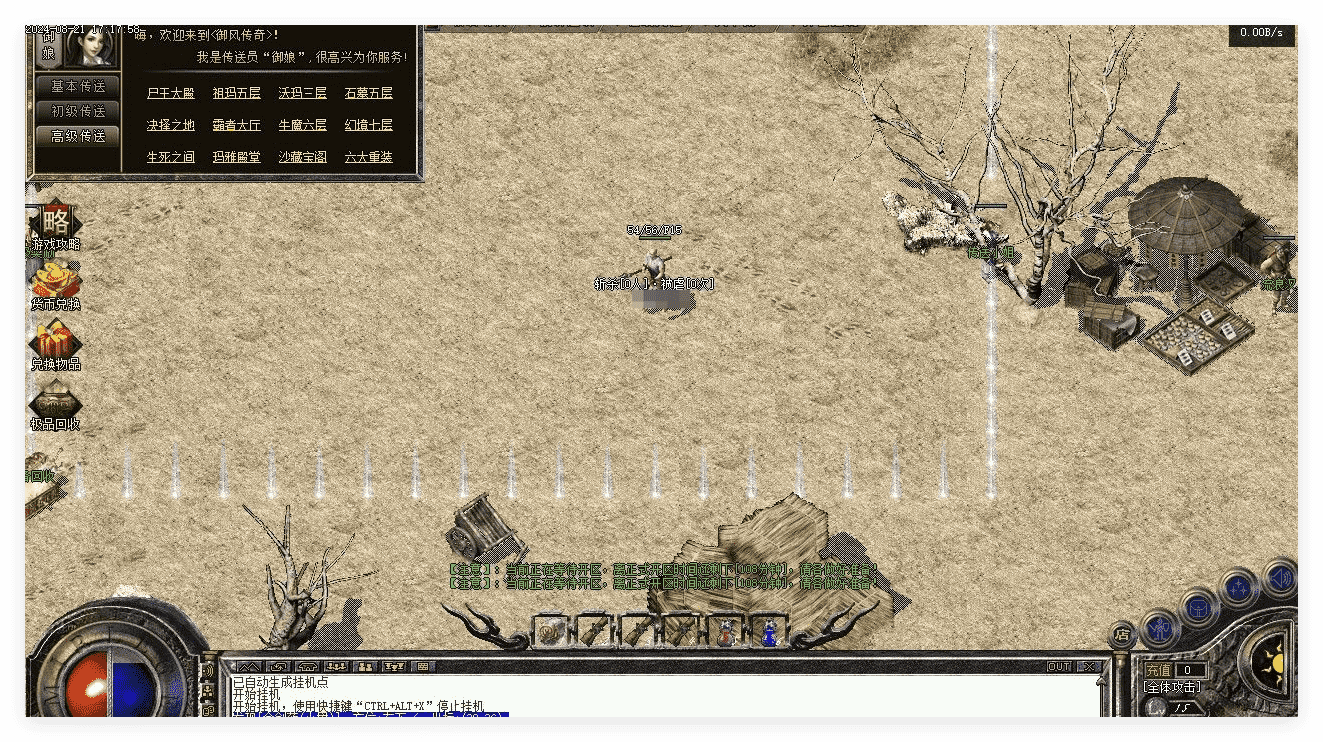Open the 游戏攻略 game guide icon

coord(56,224)
